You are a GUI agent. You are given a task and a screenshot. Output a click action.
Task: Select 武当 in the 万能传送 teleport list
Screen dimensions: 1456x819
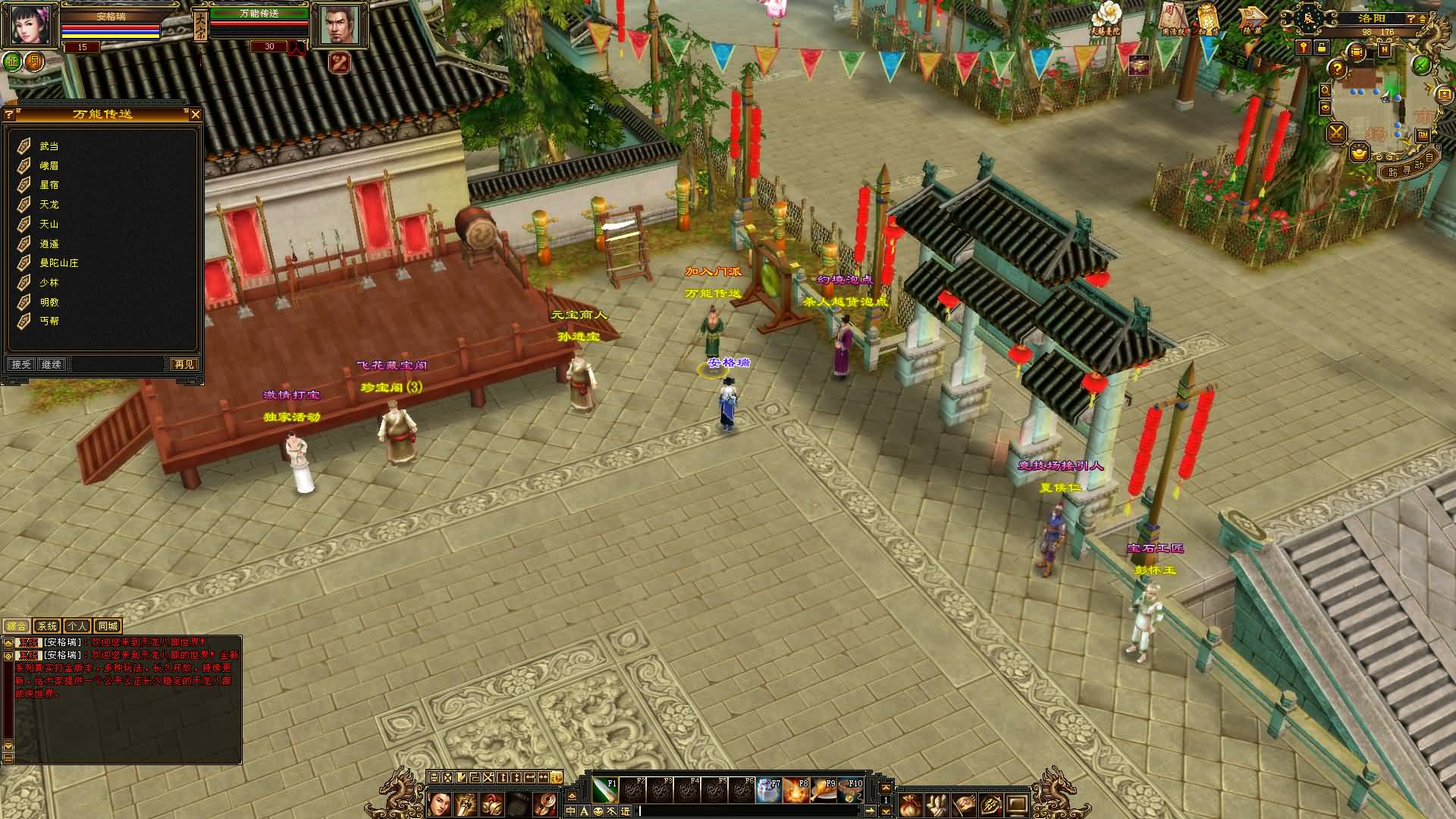tap(49, 146)
